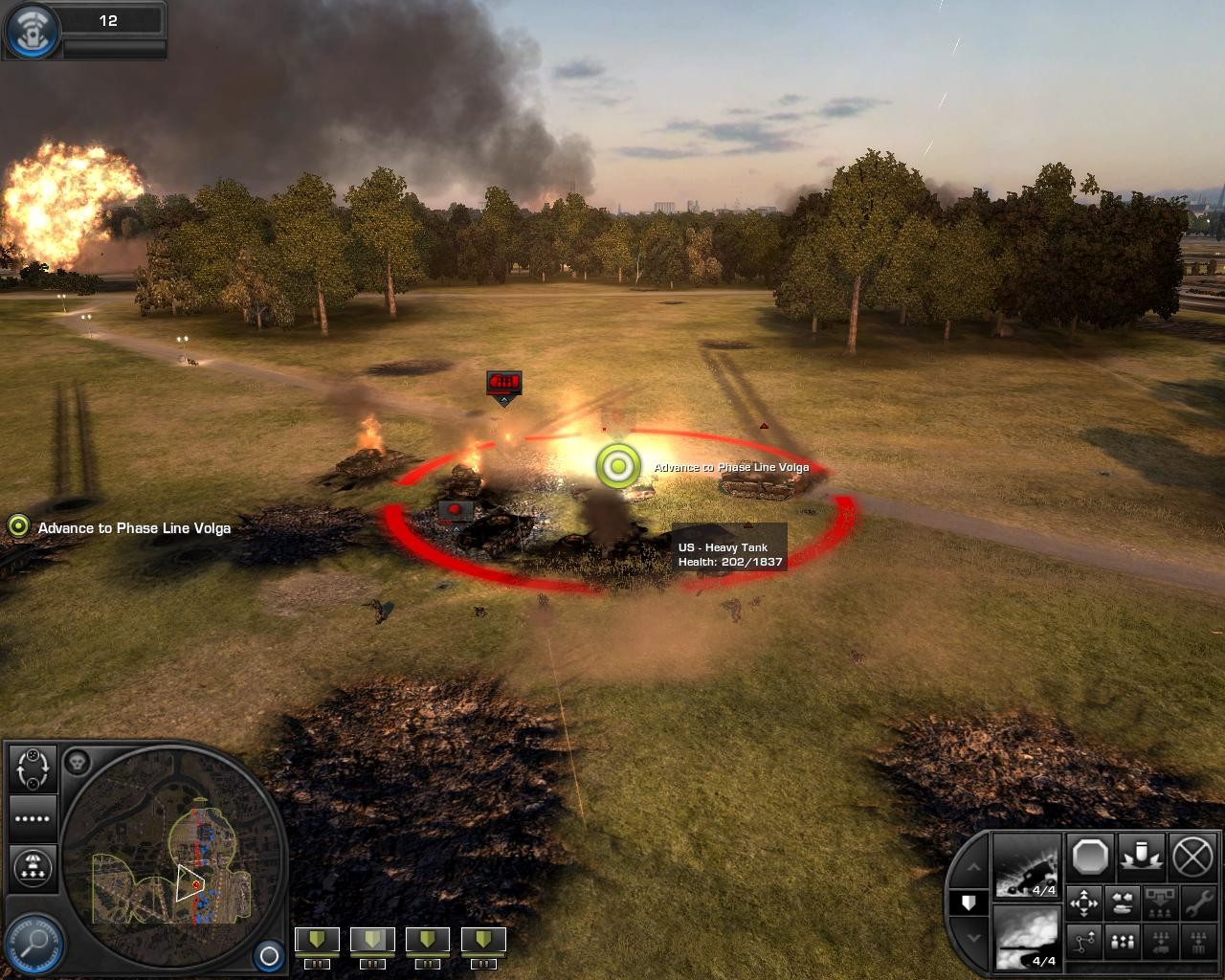1225x980 pixels.
Task: Select the Advance to Phase Line Volga objective
Action: point(134,528)
